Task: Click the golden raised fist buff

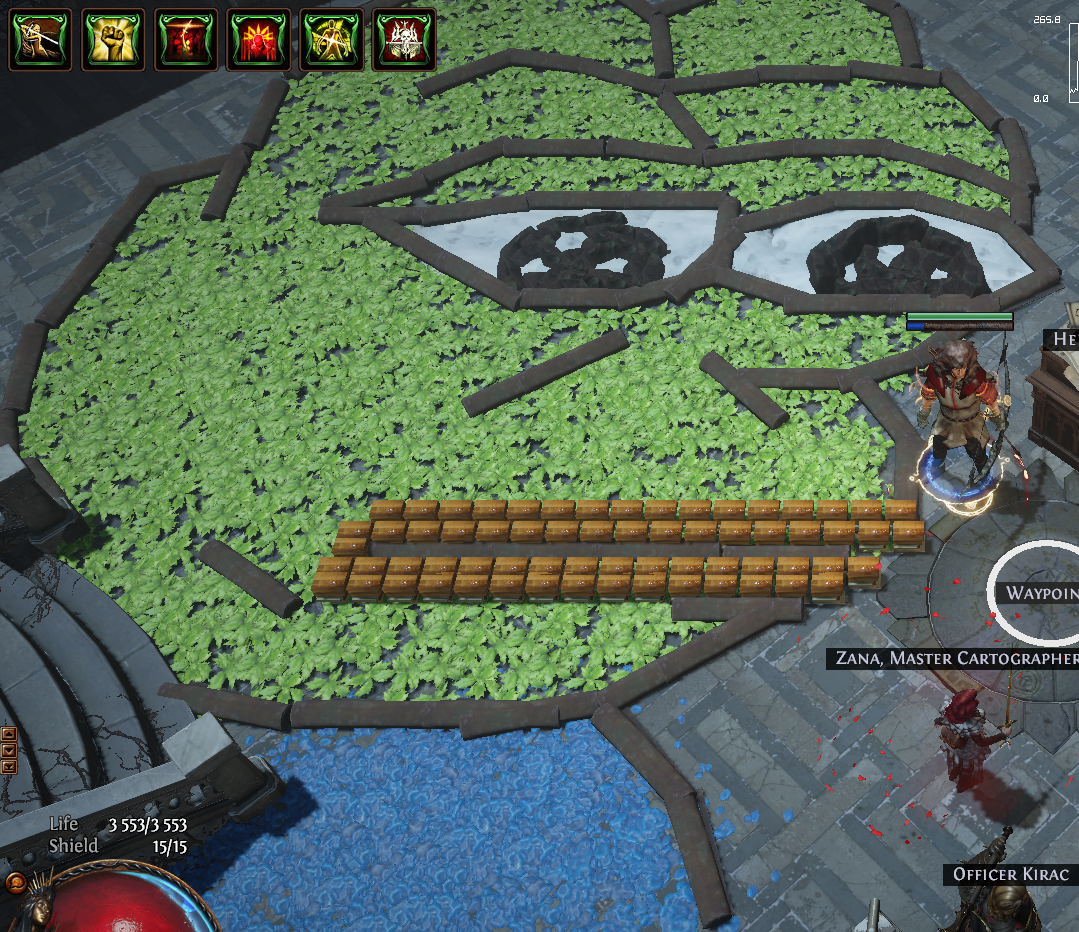Action: click(x=113, y=40)
